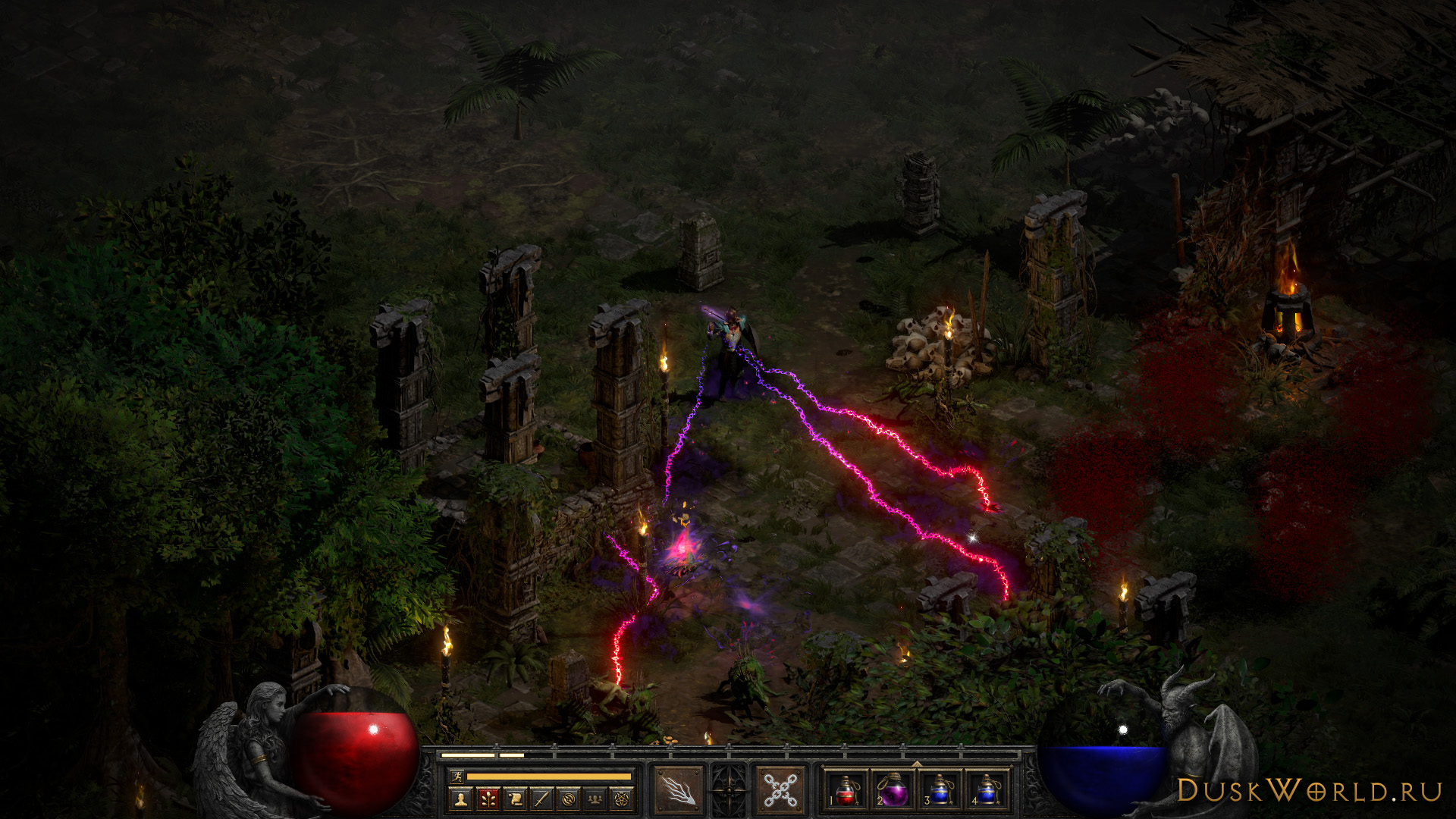Use the red health potion in belt slot 1
Screen dimensions: 1456x819
[846, 790]
